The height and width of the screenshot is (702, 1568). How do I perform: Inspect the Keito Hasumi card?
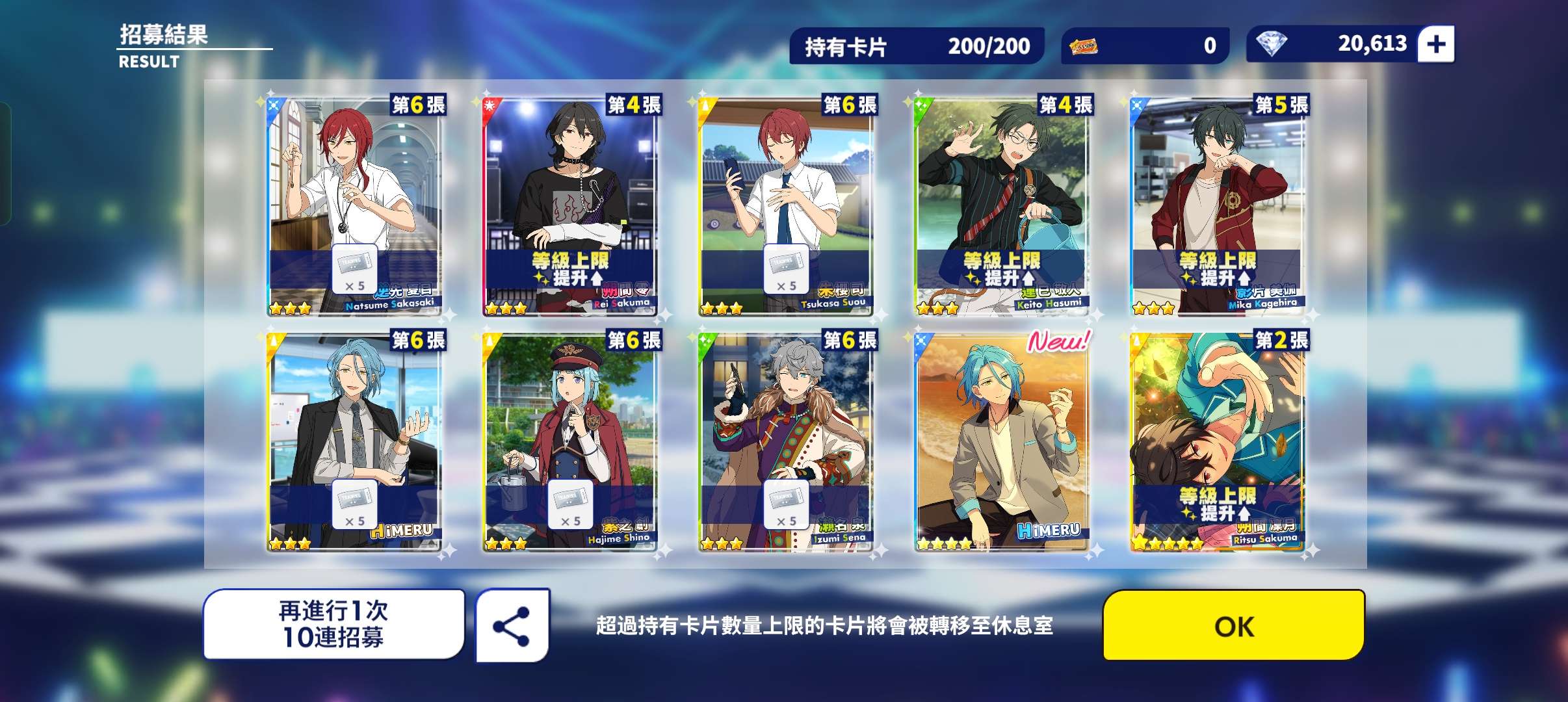coord(1002,207)
